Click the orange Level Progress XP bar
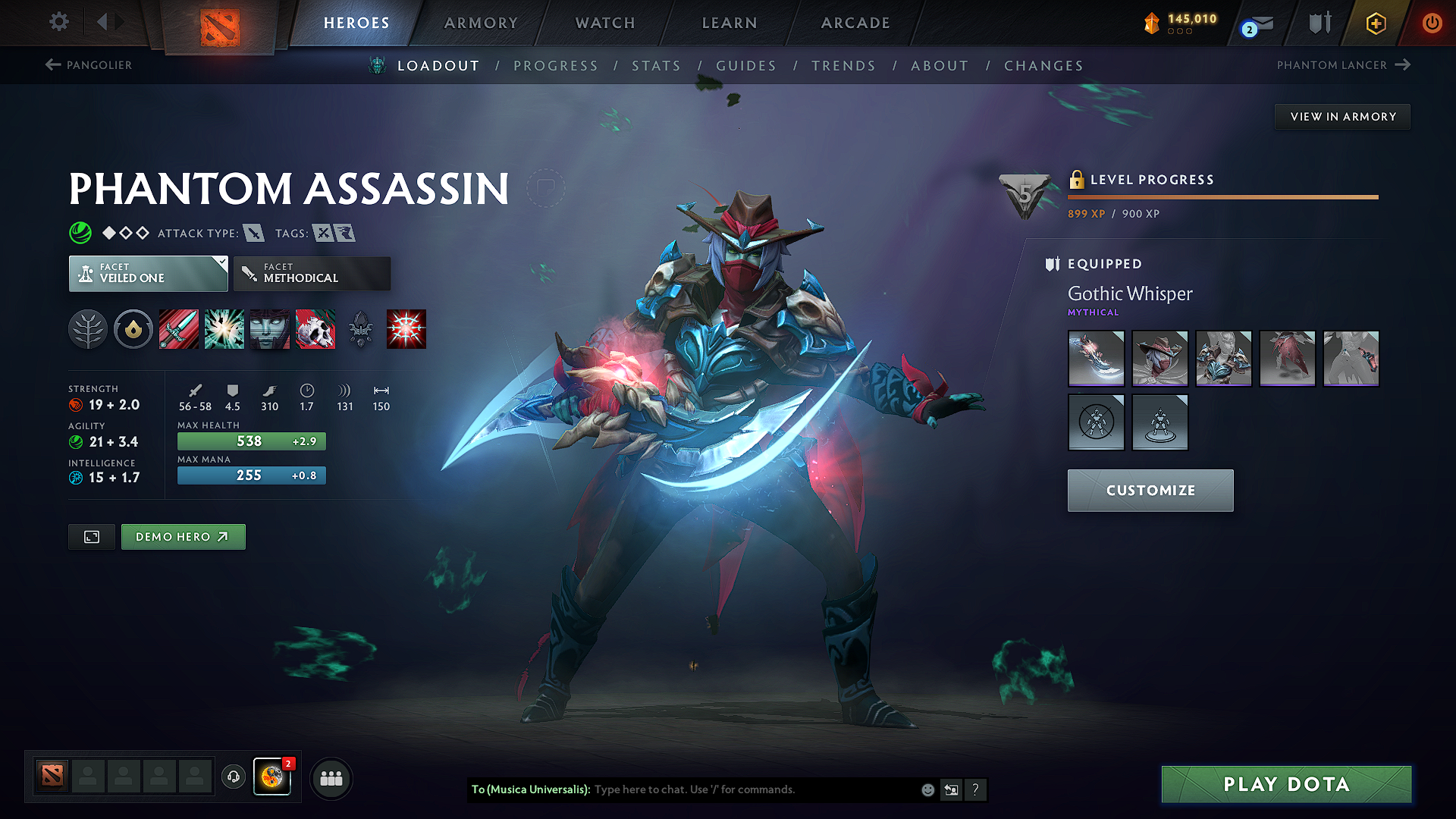The width and height of the screenshot is (1456, 819). click(1222, 197)
